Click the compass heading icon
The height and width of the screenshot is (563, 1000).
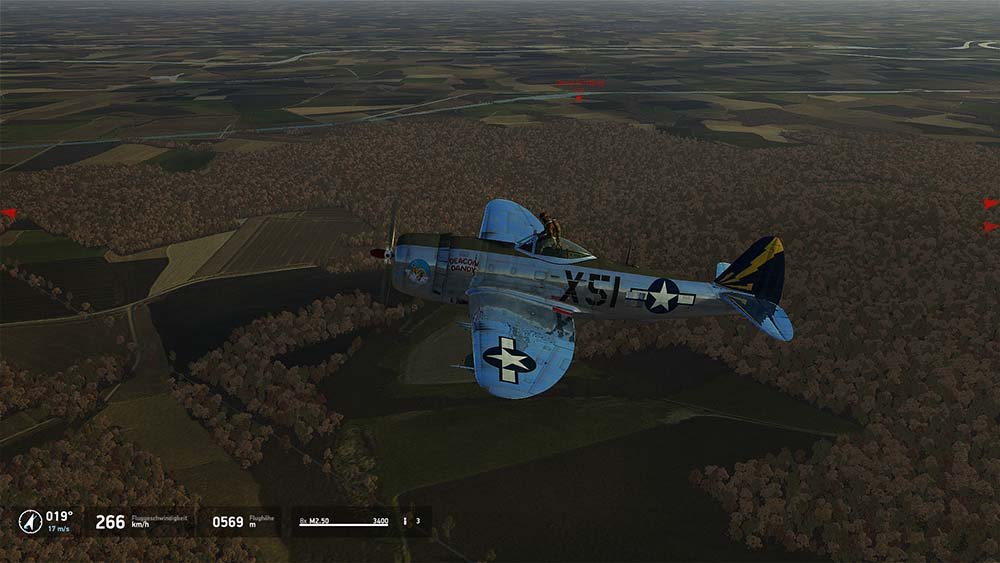point(30,521)
